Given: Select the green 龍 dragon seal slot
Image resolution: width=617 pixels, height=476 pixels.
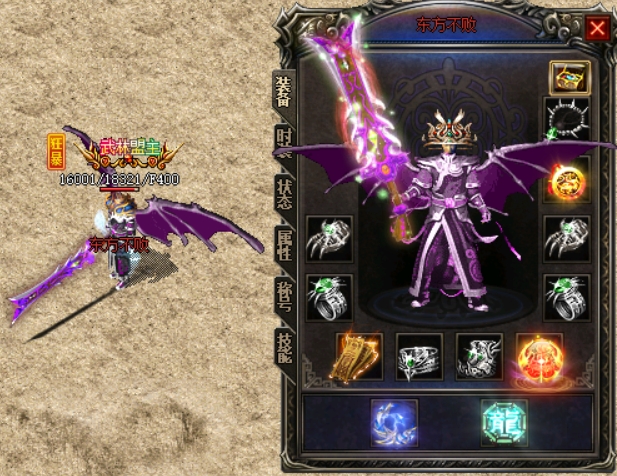Looking at the screenshot, I should [x=503, y=421].
